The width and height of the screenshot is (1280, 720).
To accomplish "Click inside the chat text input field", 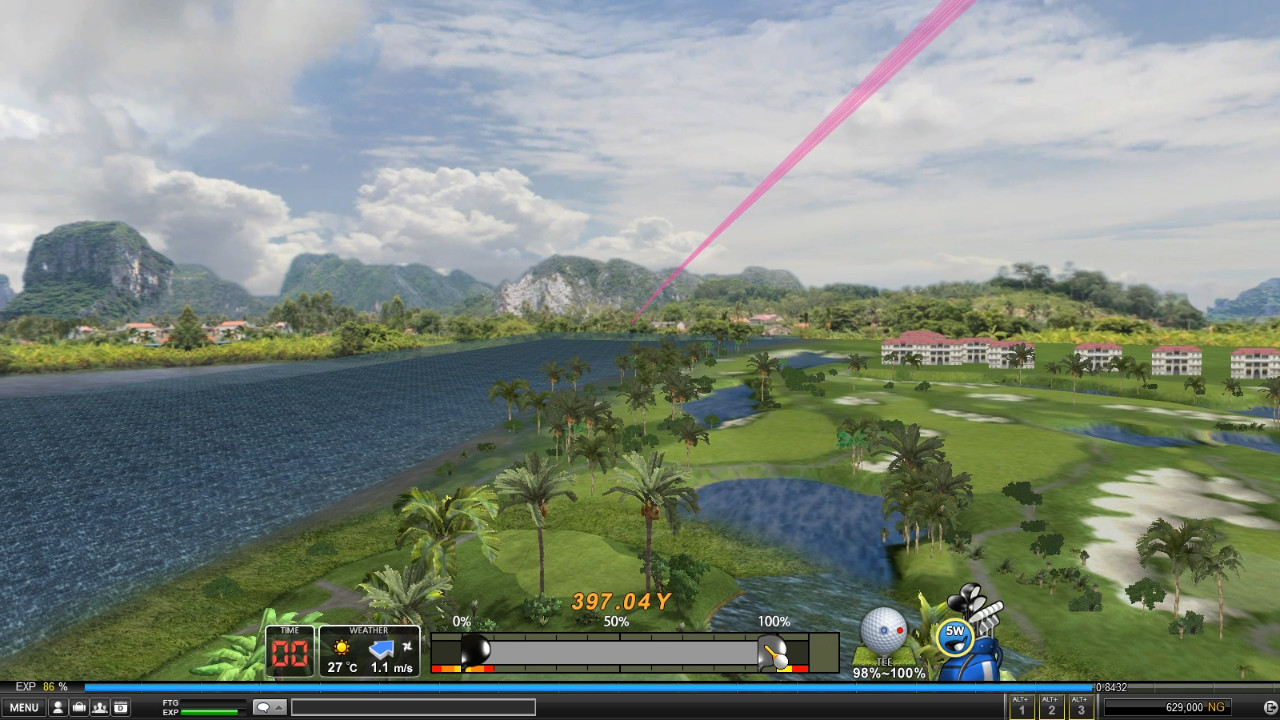I will [x=415, y=706].
